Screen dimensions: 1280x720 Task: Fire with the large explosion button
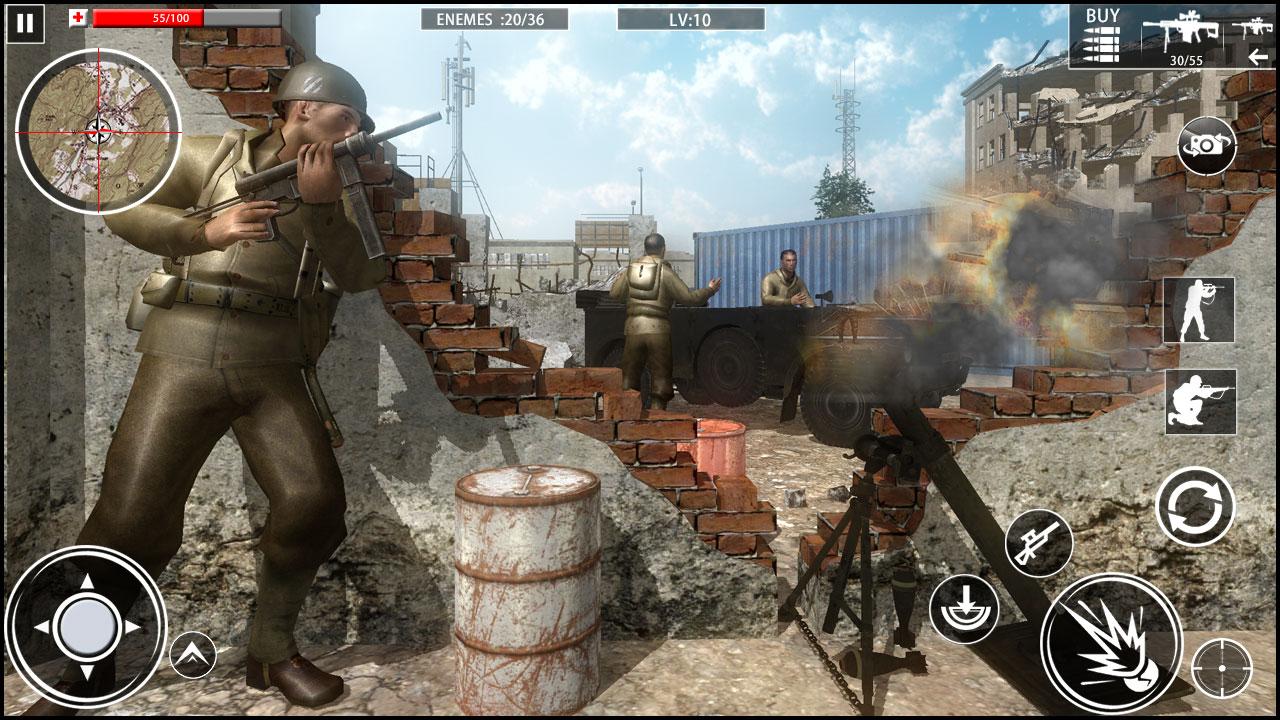pyautogui.click(x=1110, y=643)
